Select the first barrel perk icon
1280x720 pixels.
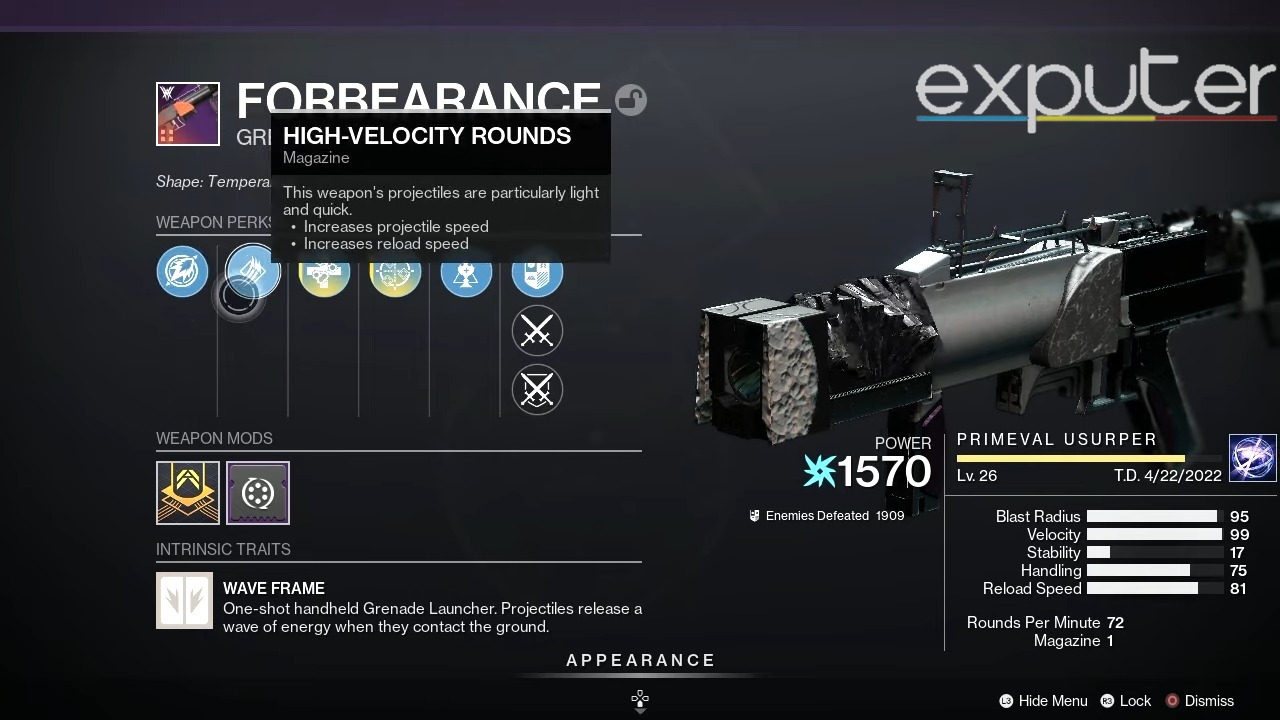pyautogui.click(x=182, y=271)
